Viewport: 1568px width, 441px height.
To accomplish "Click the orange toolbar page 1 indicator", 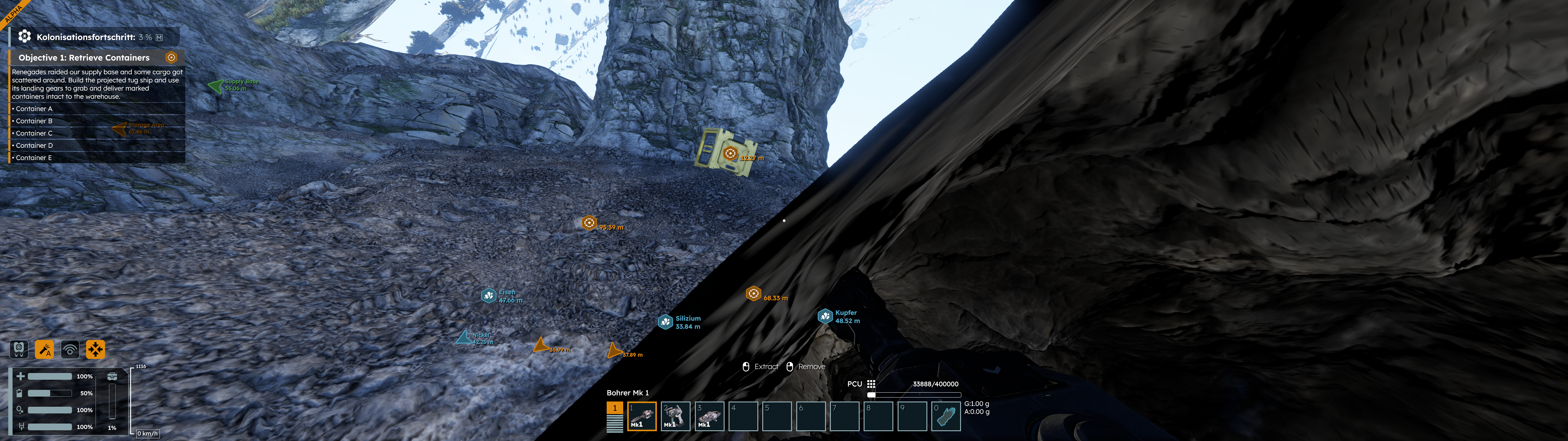I will [615, 408].
